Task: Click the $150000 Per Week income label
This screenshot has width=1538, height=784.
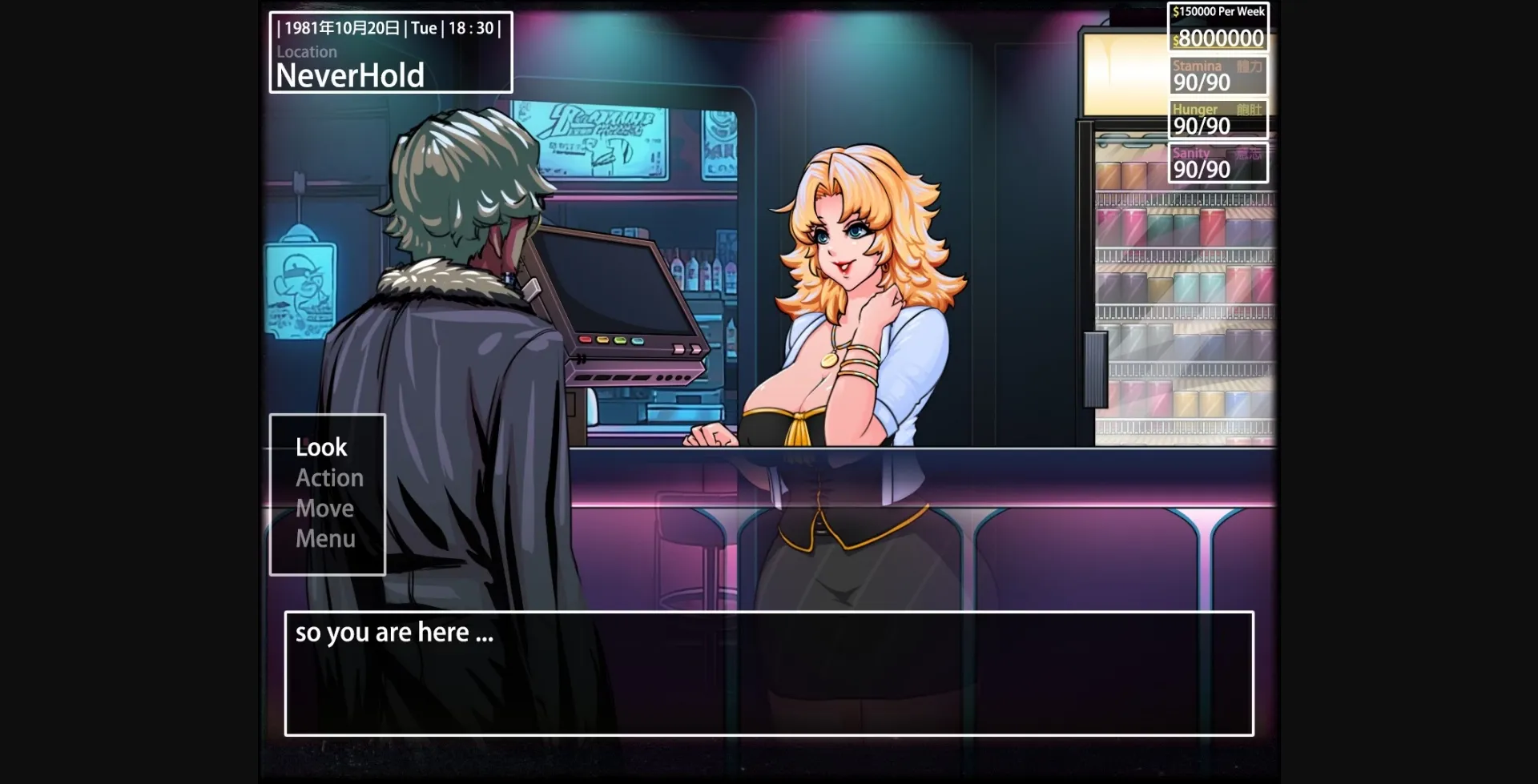Action: [x=1217, y=11]
